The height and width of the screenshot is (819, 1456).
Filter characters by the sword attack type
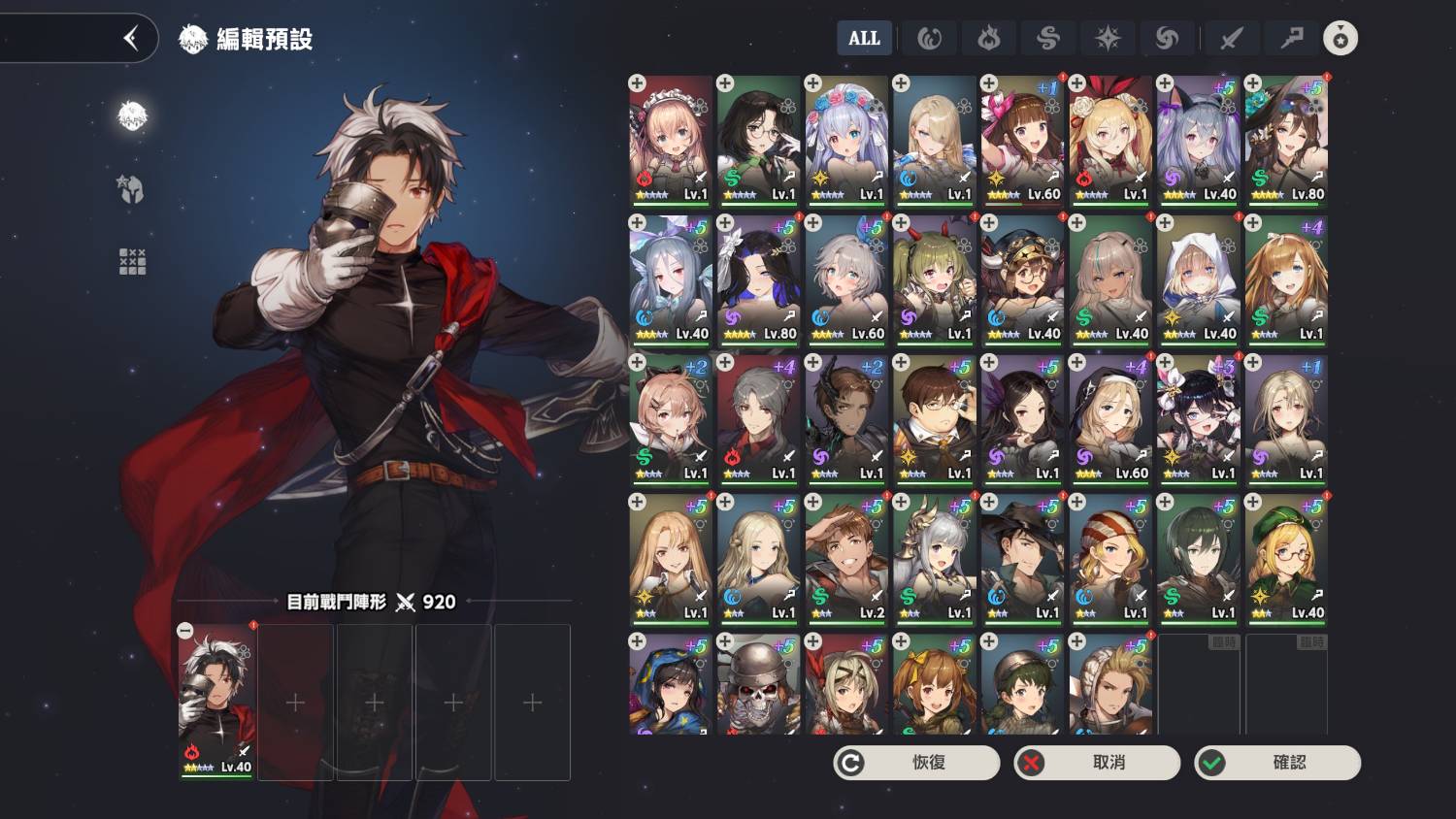pyautogui.click(x=1231, y=39)
